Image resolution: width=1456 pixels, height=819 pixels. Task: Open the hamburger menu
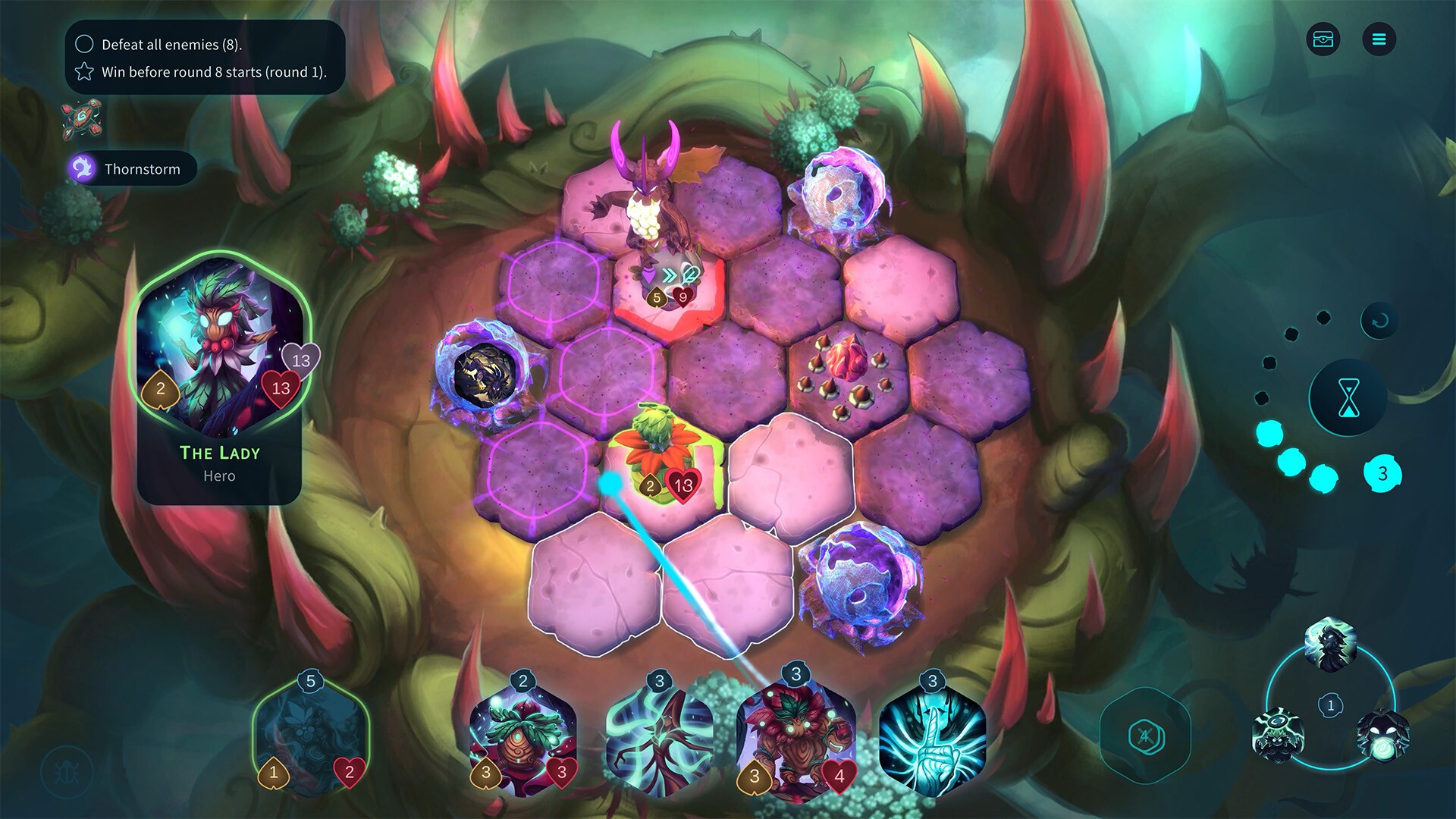point(1379,39)
